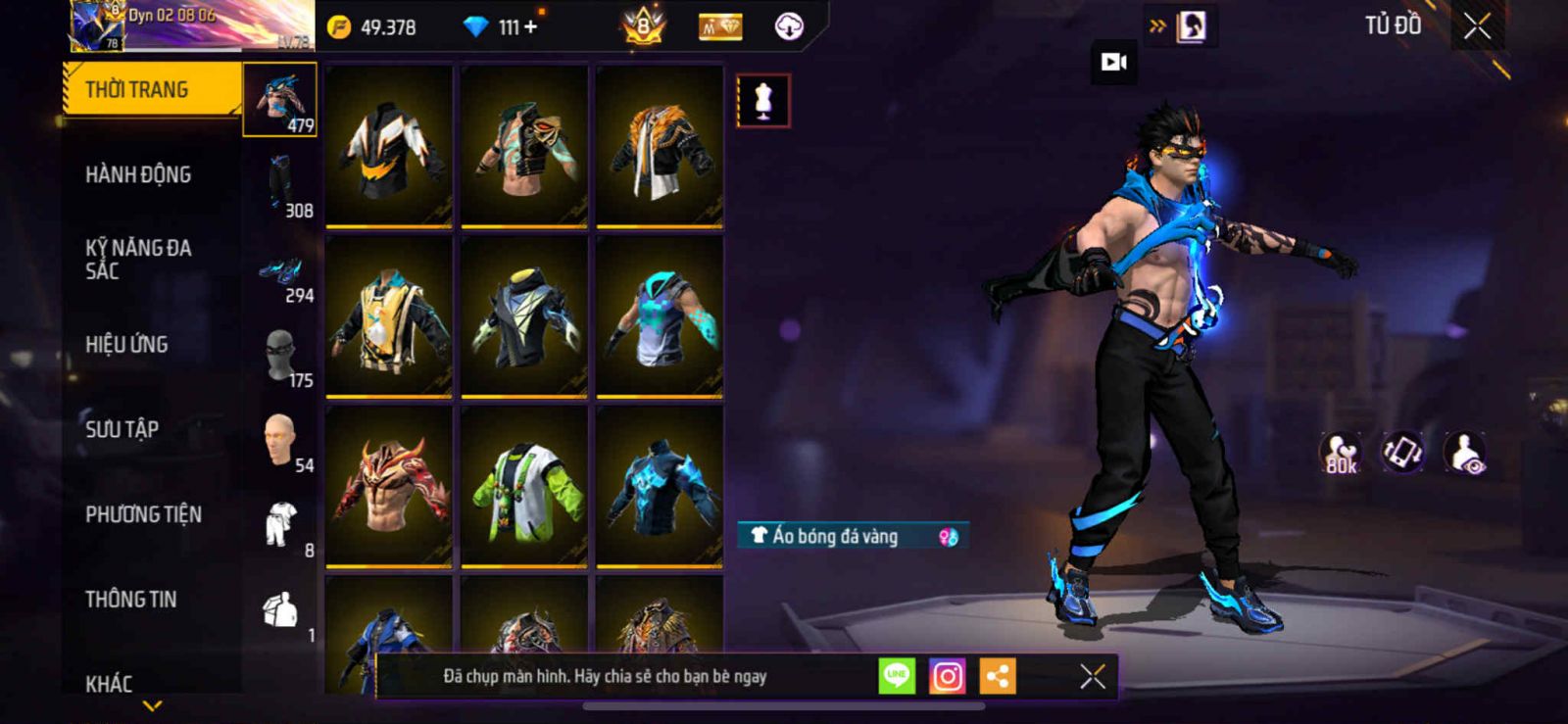Choose the PHƯƠNG TIỆN category
Viewport: 1568px width, 724px height.
pos(143,514)
